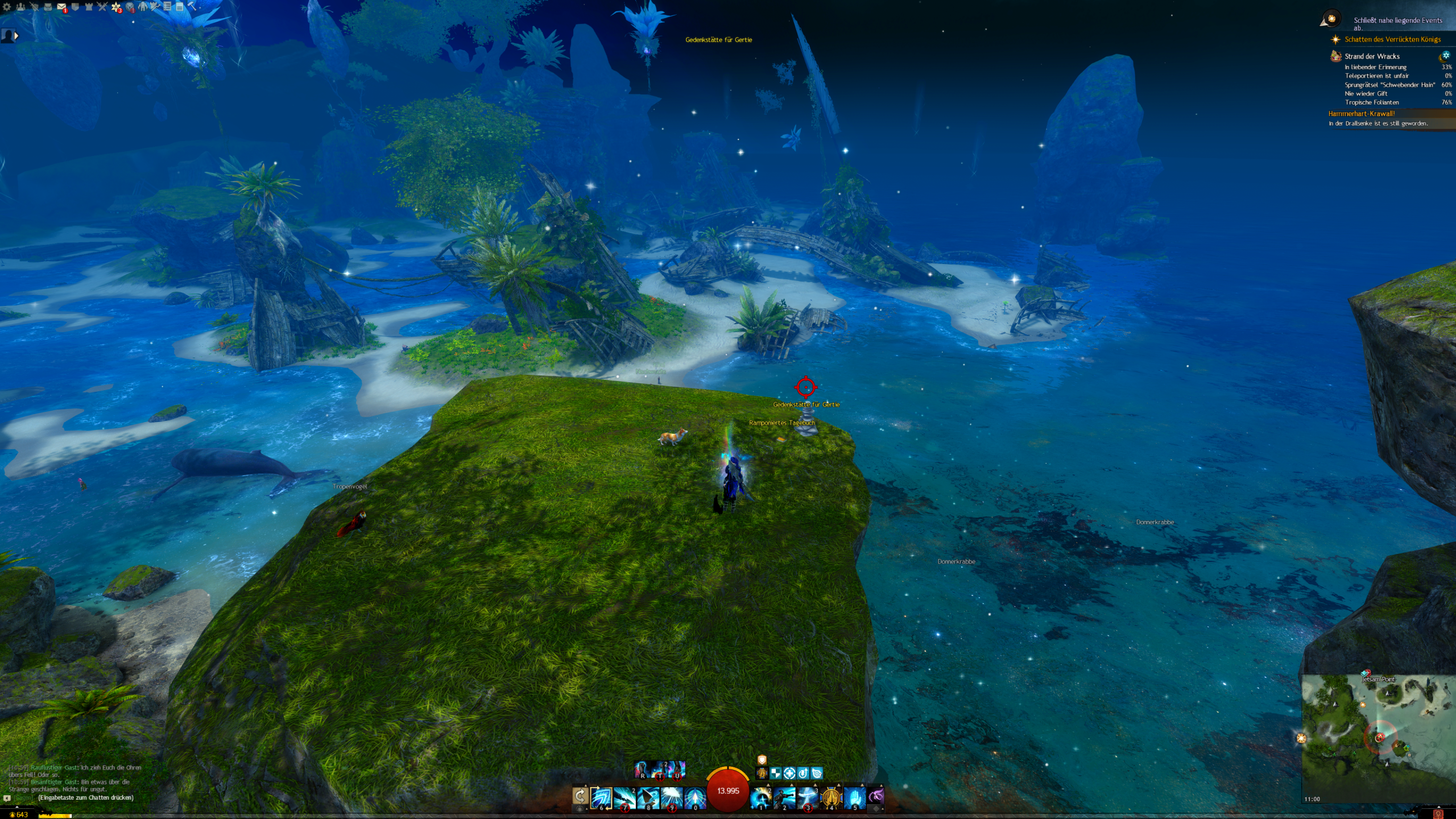This screenshot has height=819, width=1456.
Task: Activate the healing skill on slot 6
Action: [x=601, y=798]
